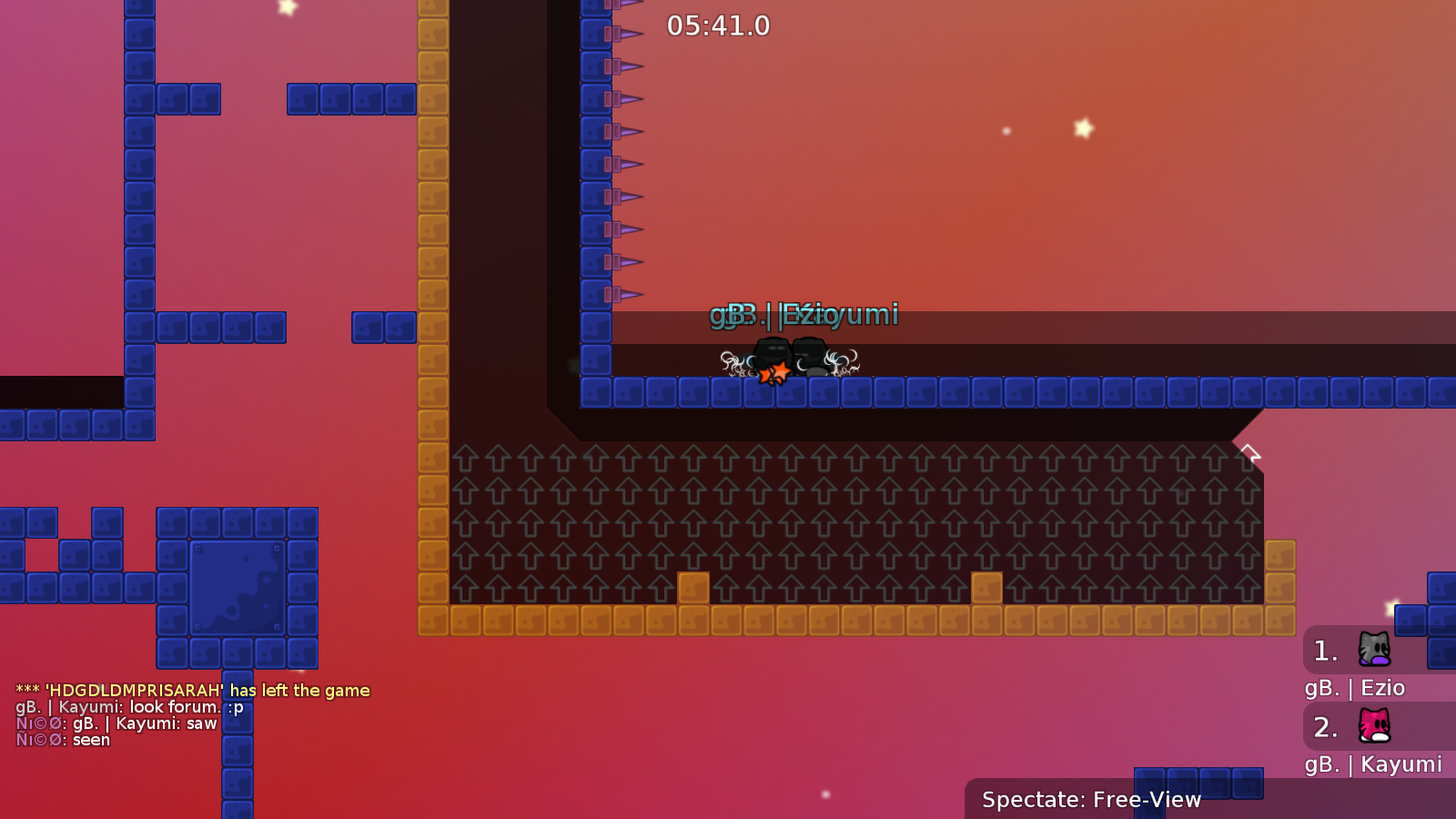Image resolution: width=1456 pixels, height=819 pixels.
Task: Click the Spectate: Free-View status bar
Action: tap(1091, 800)
